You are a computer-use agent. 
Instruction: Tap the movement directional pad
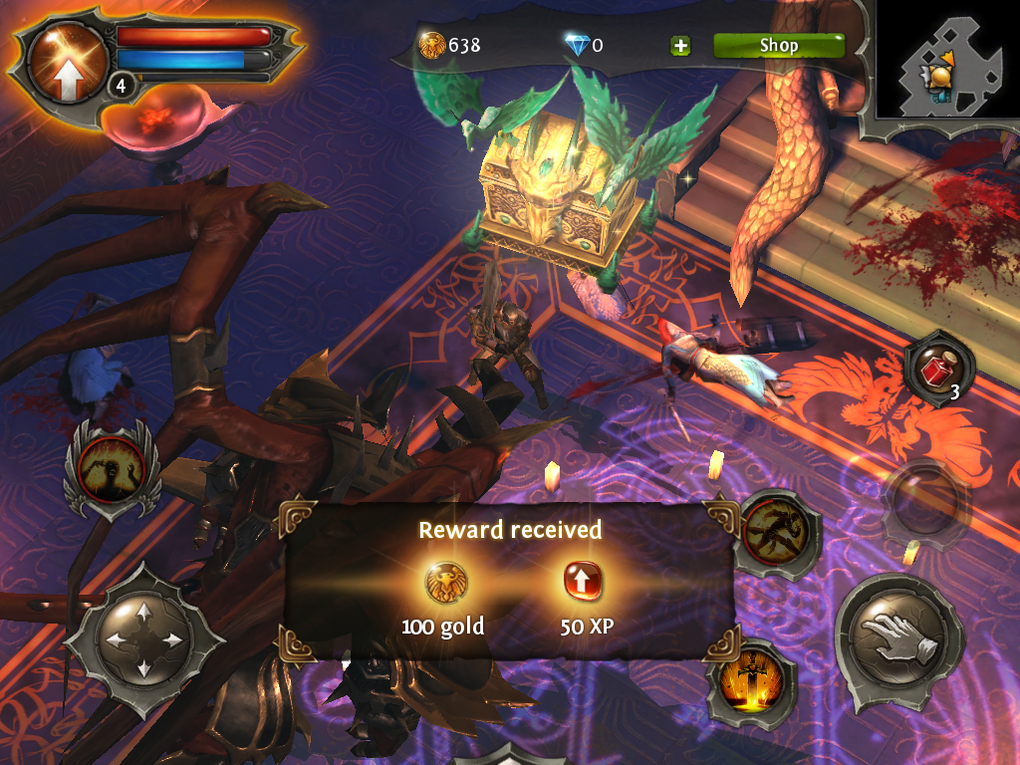[143, 640]
